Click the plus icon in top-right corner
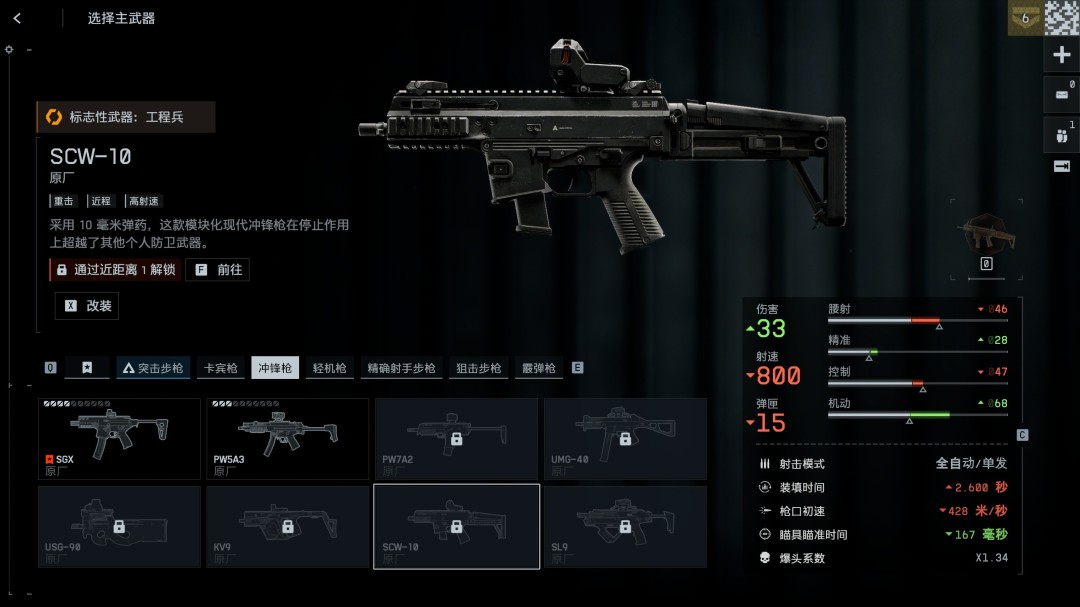 tap(1062, 56)
